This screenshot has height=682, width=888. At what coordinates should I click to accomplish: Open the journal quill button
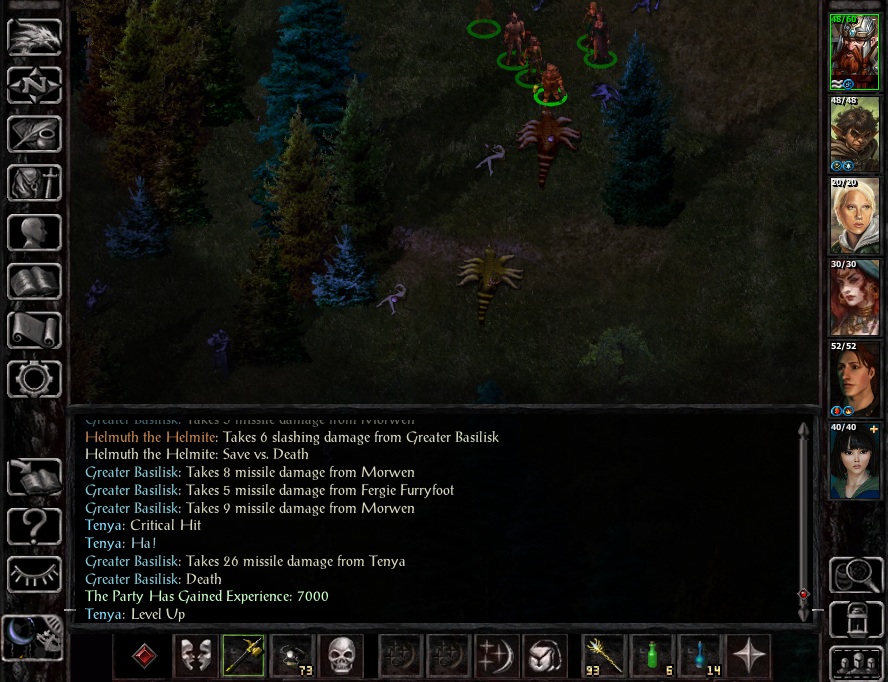pos(34,133)
